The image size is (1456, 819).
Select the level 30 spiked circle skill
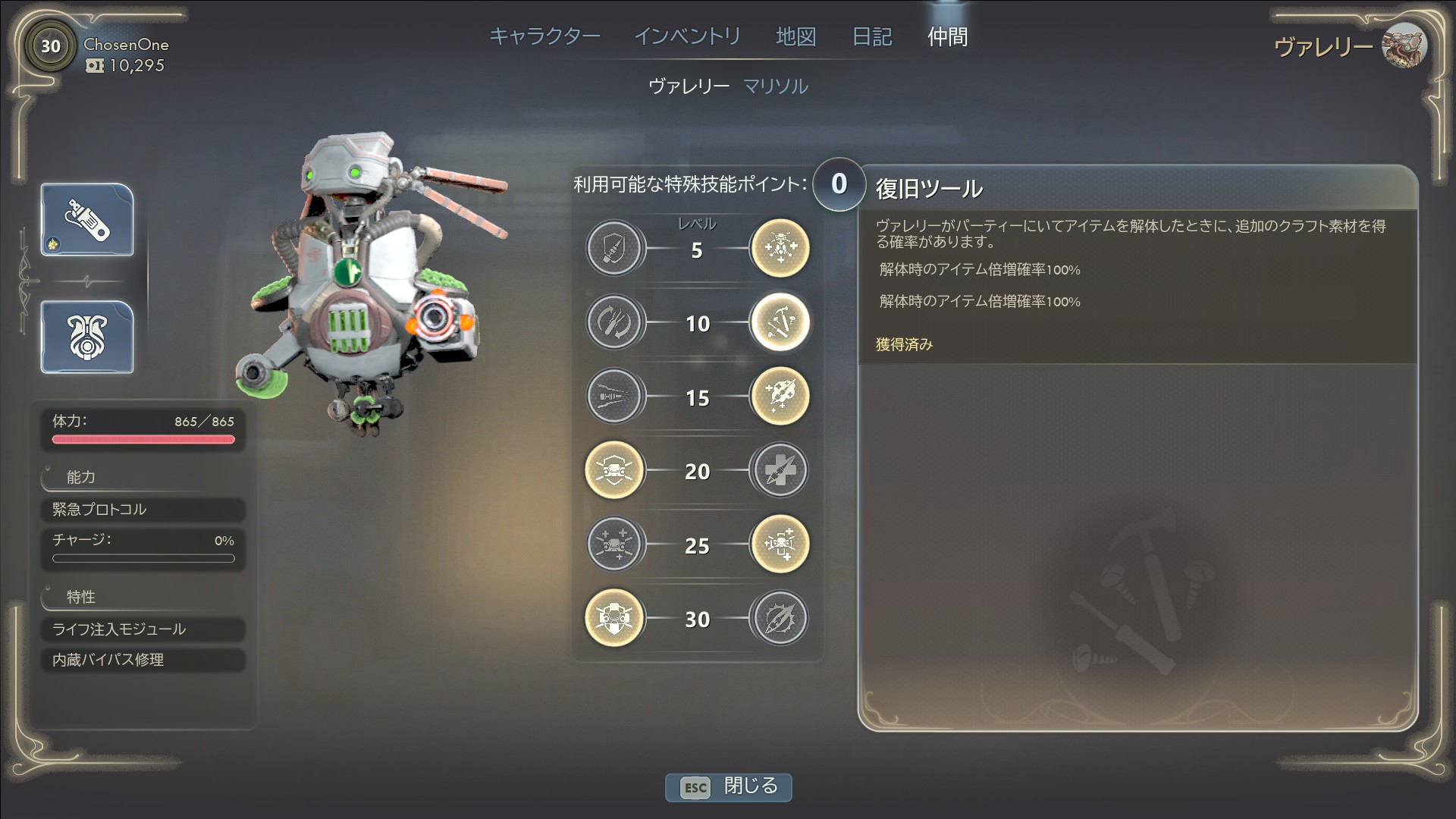[780, 619]
